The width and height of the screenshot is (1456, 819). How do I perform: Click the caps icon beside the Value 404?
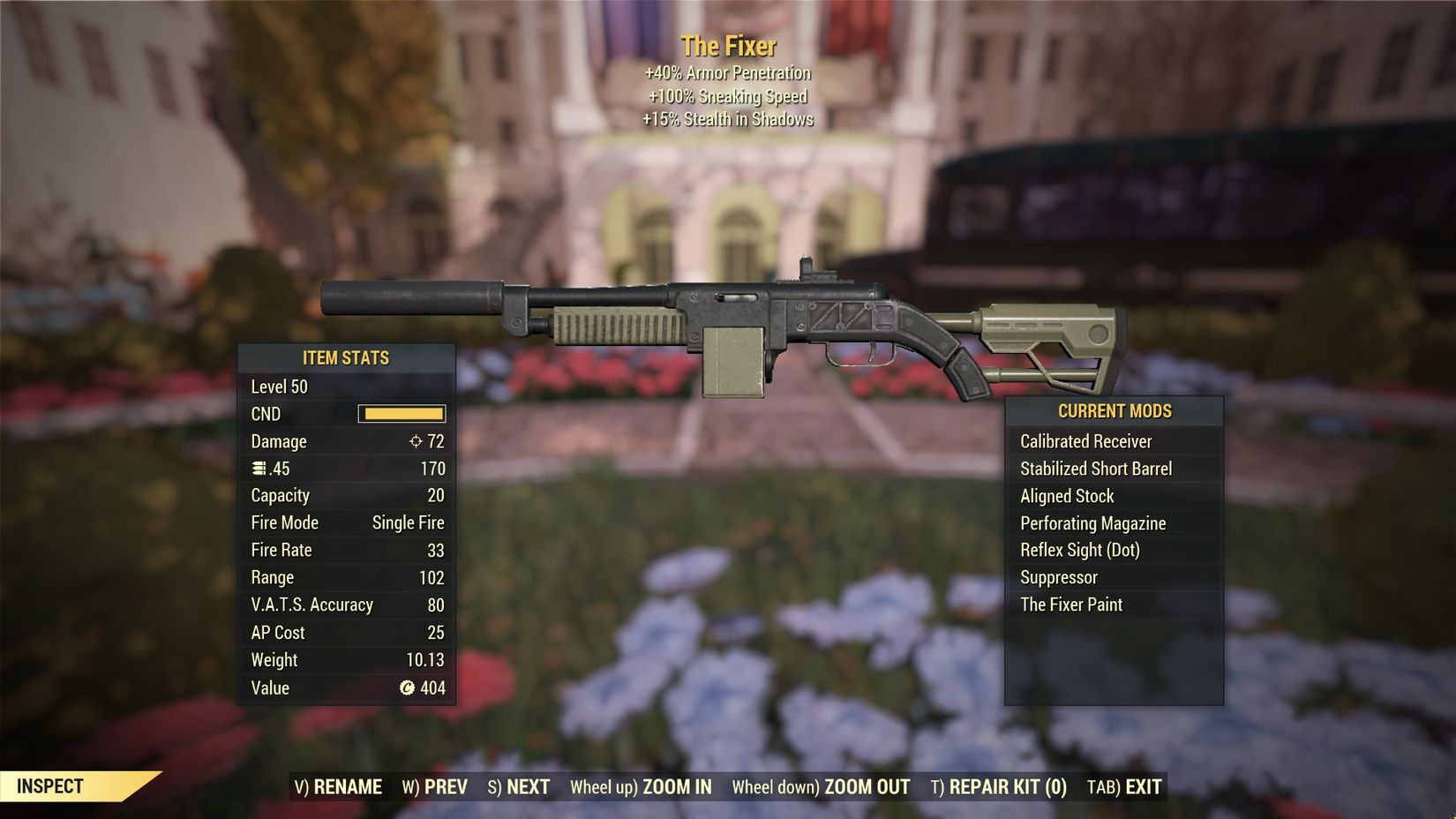(407, 688)
